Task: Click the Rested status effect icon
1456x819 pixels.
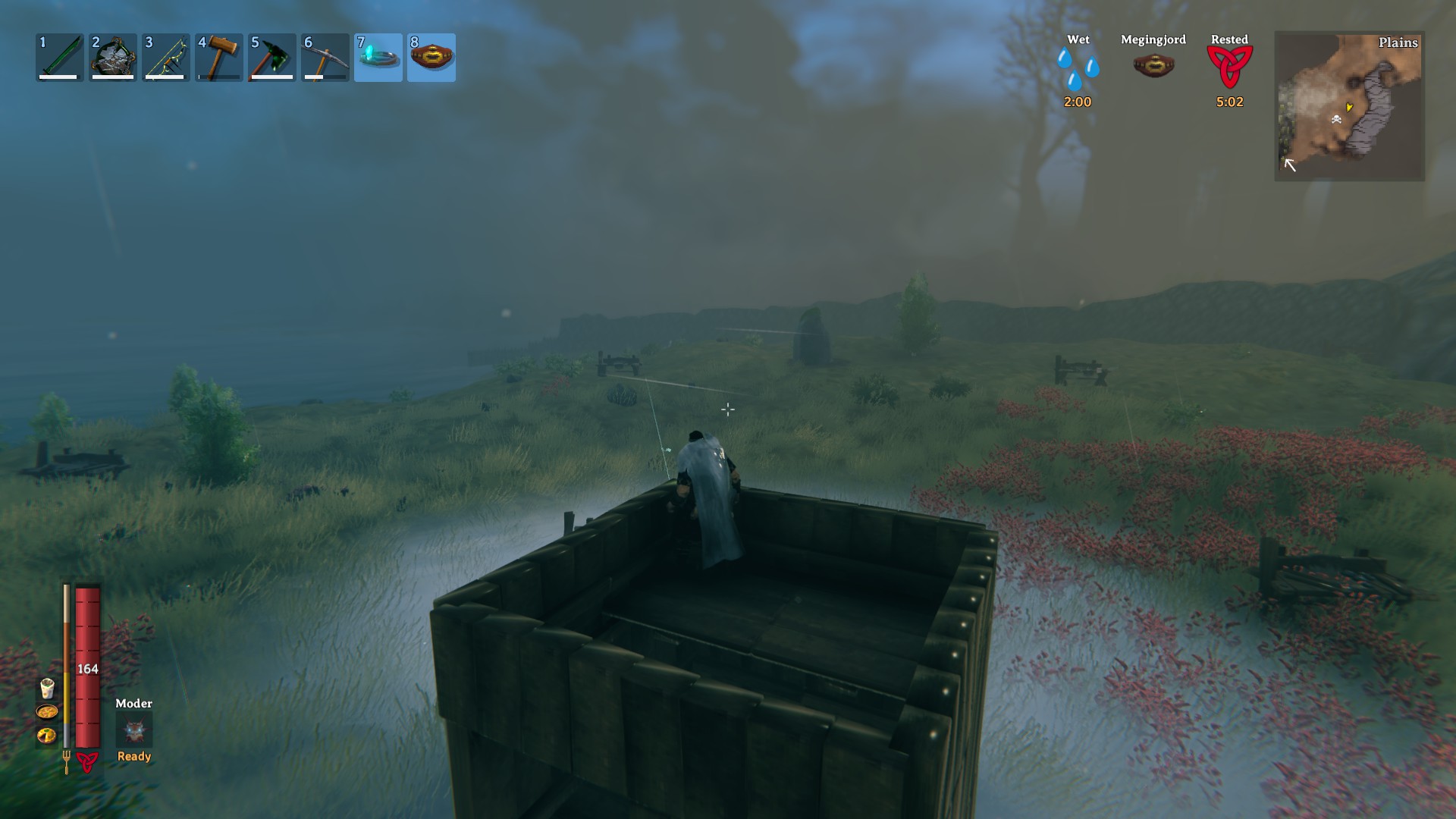Action: coord(1229,67)
